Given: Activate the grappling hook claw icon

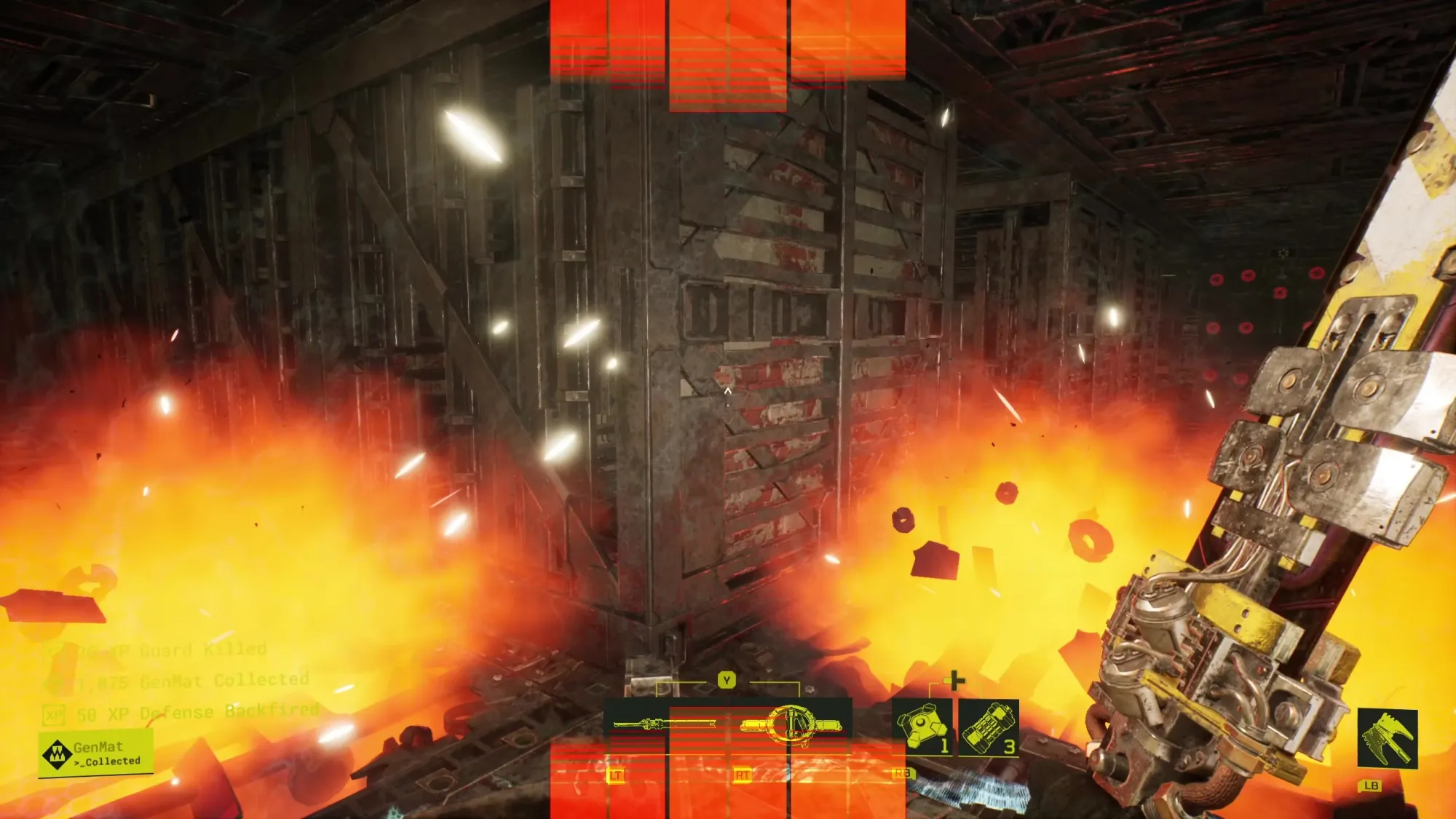Looking at the screenshot, I should tap(1387, 740).
